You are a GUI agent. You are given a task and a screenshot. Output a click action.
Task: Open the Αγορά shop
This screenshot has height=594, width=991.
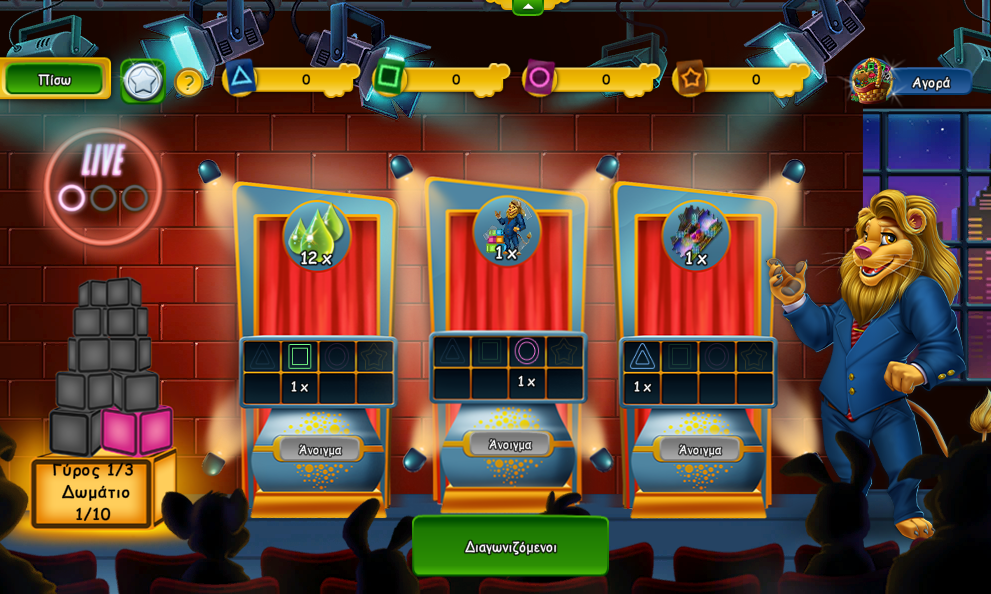point(929,83)
